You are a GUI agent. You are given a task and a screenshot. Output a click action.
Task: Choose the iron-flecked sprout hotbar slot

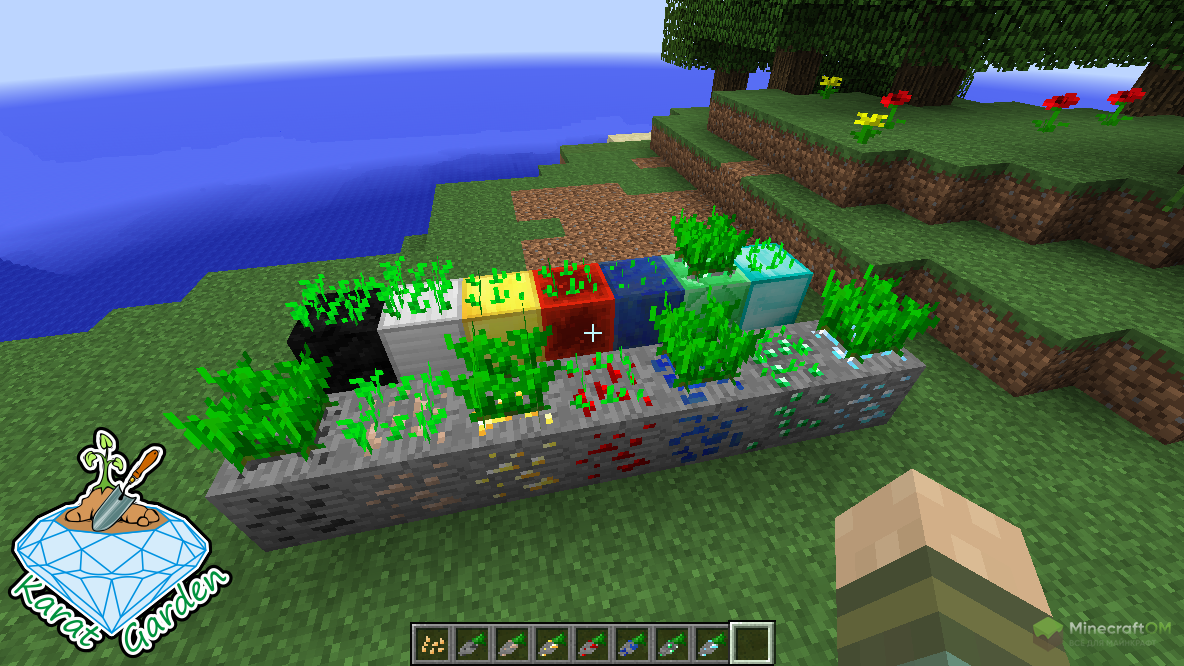512,642
